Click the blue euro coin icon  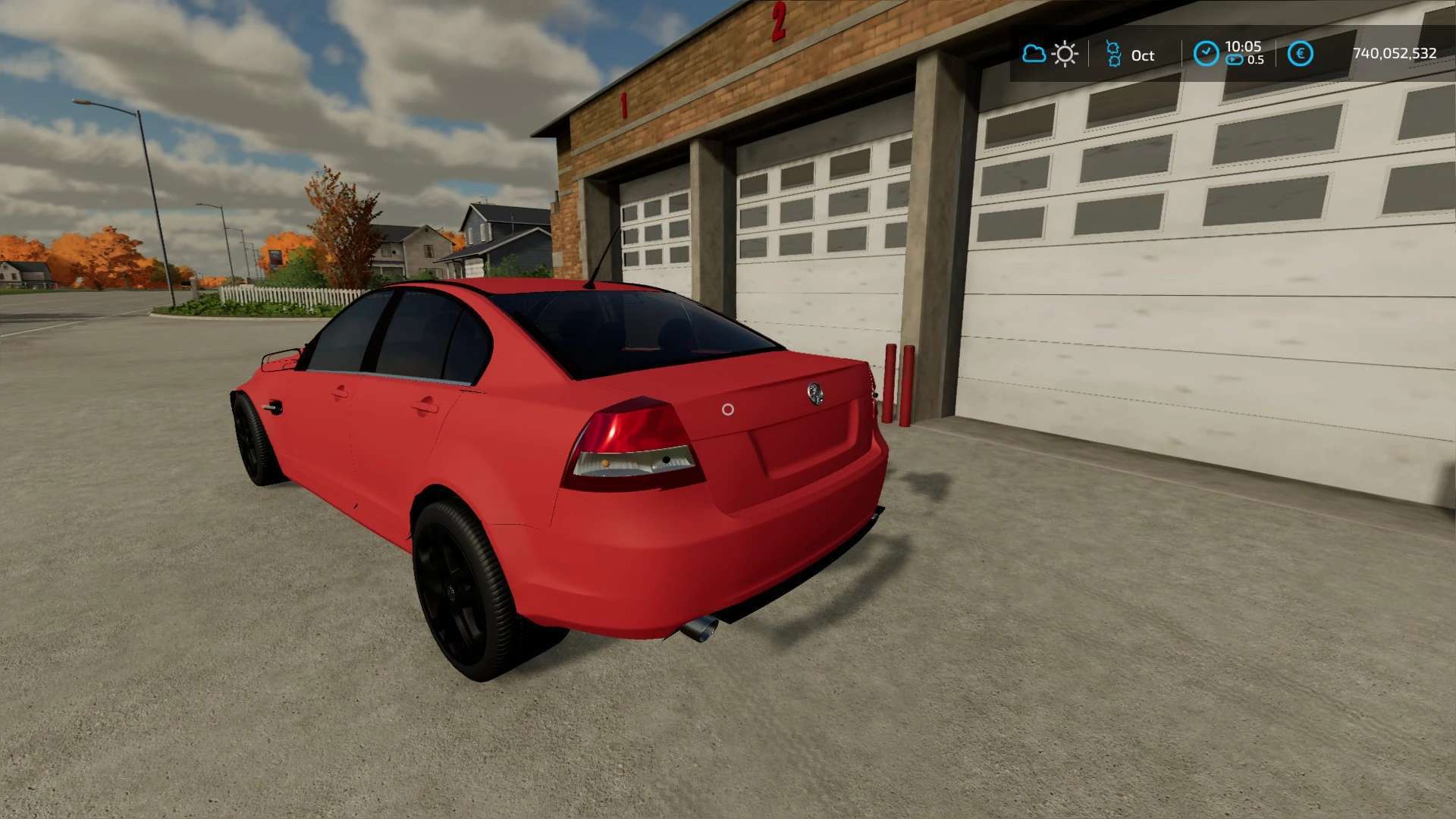coord(1300,53)
